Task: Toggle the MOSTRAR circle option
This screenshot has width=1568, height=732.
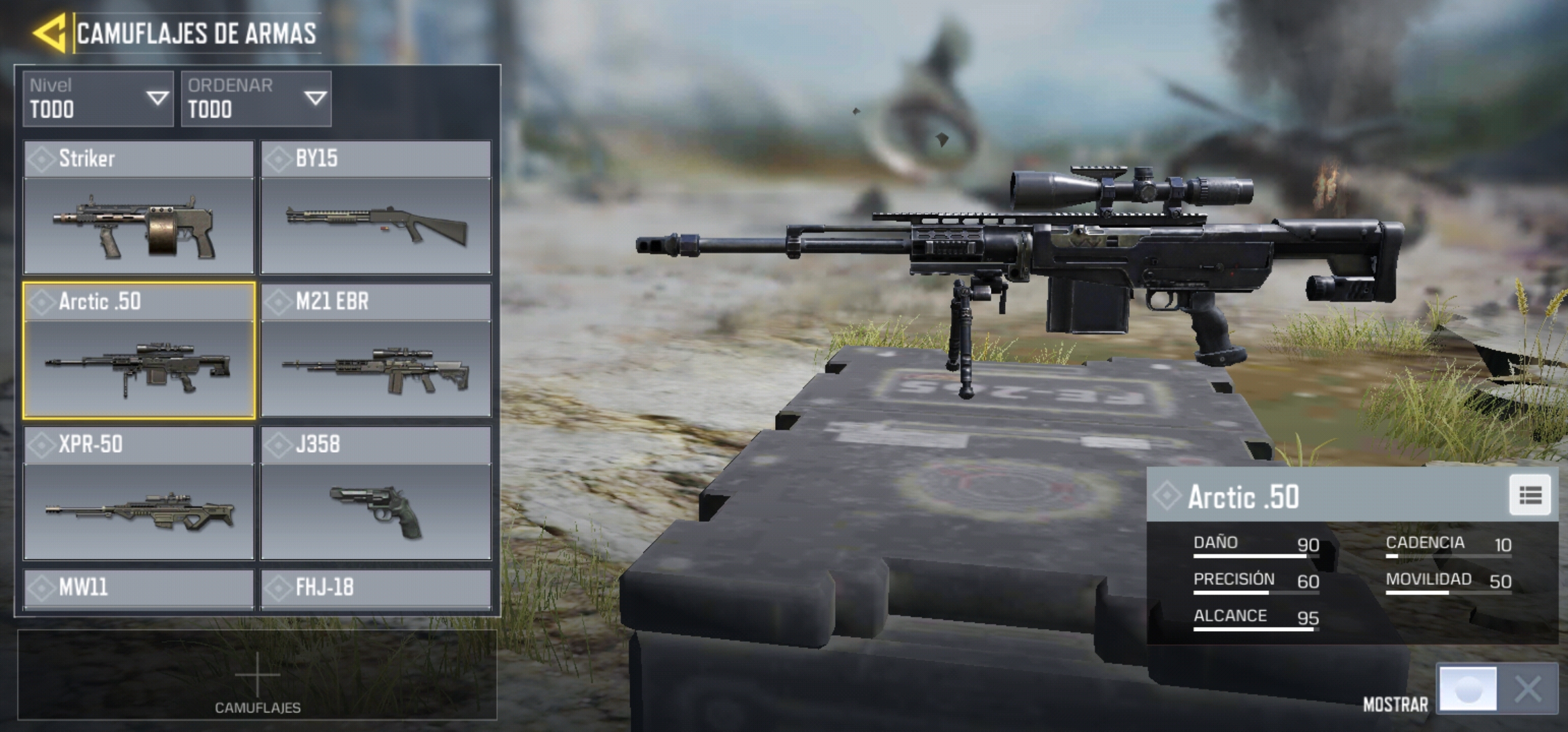Action: [x=1468, y=689]
